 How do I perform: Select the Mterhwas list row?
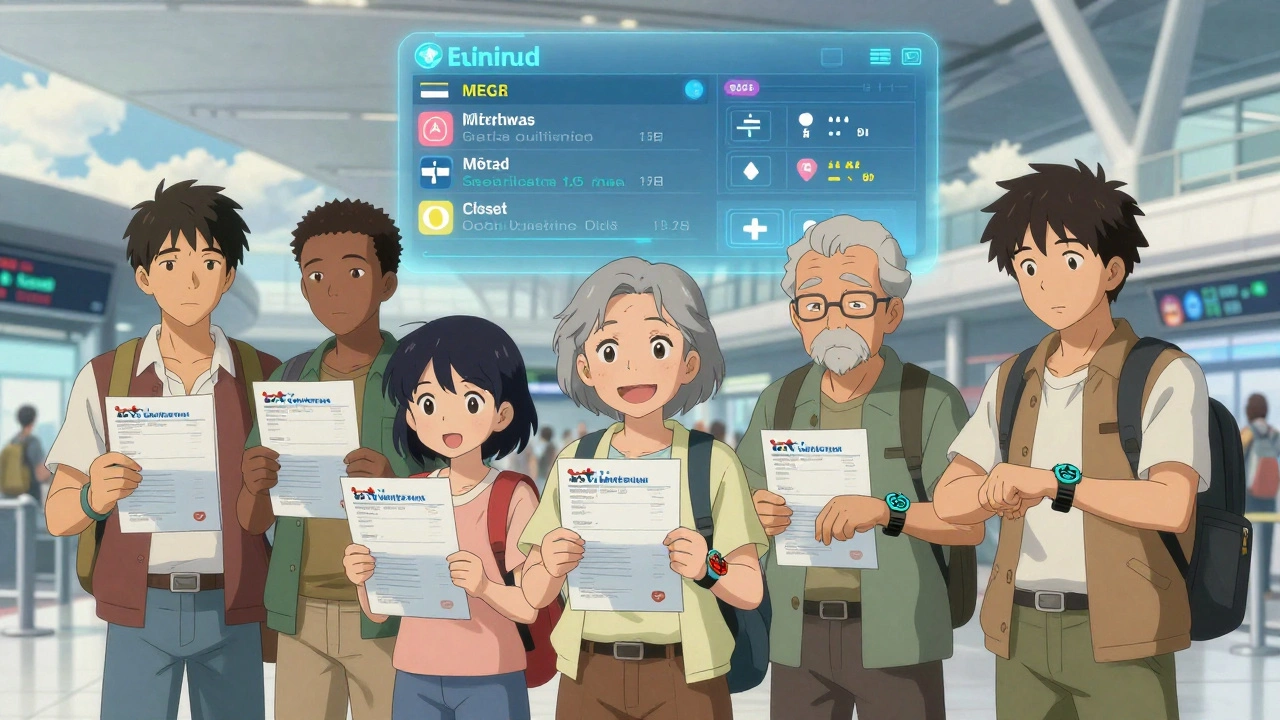click(x=560, y=128)
